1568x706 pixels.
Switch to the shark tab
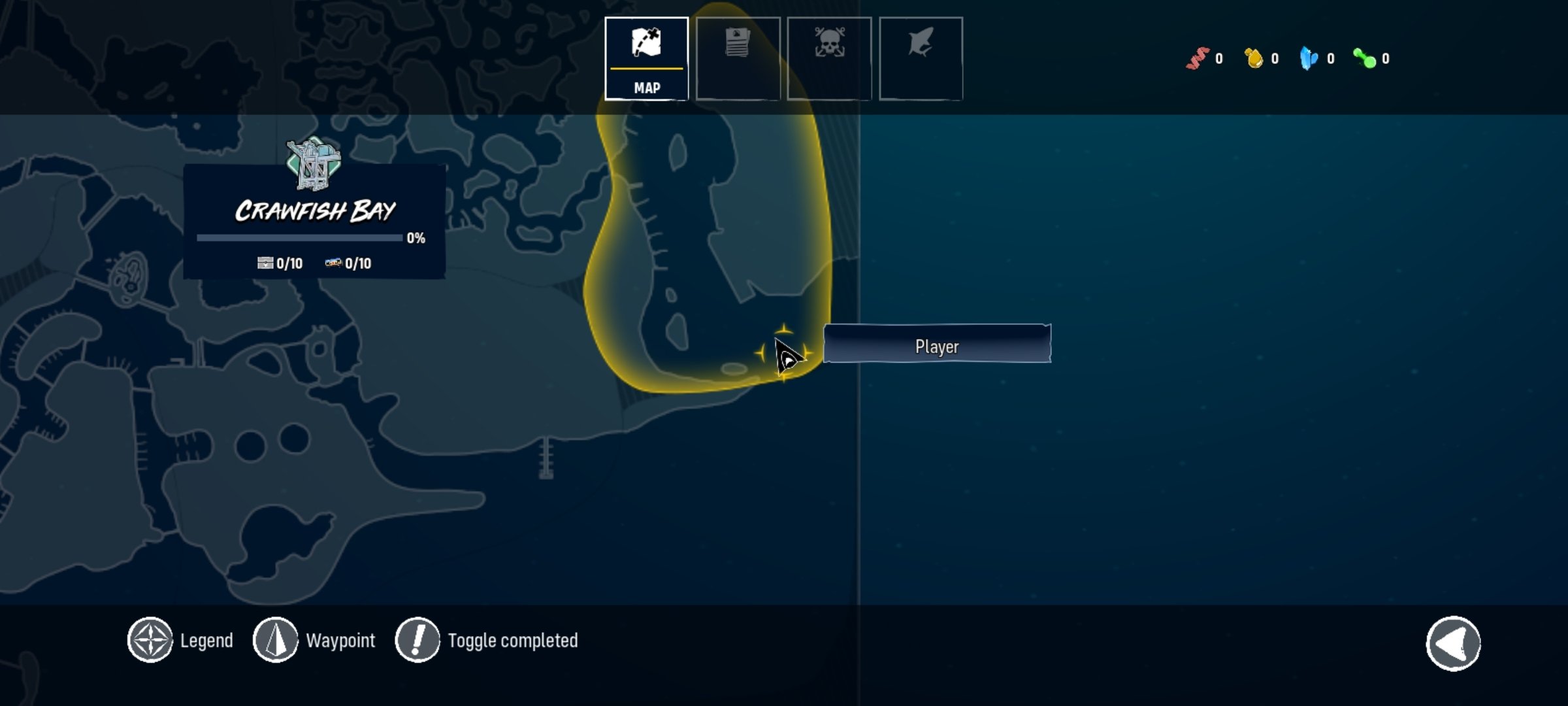coord(921,59)
